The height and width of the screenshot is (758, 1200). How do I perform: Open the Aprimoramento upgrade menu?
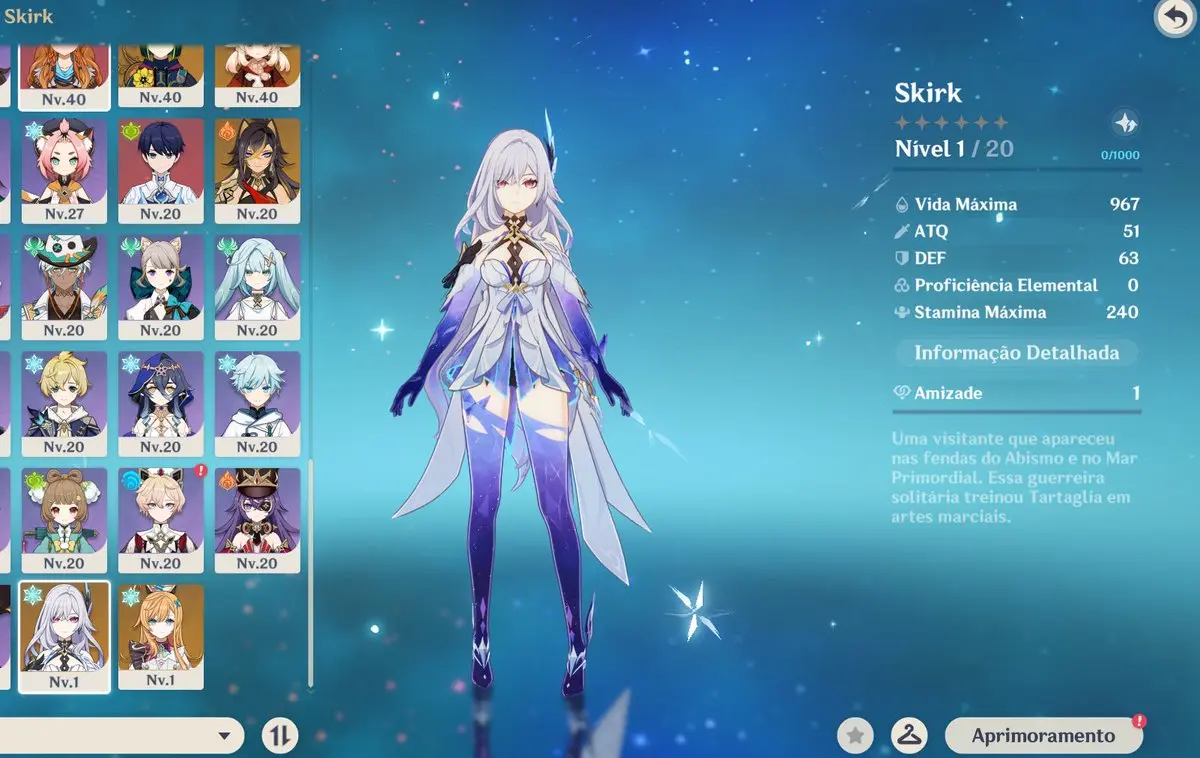(1043, 736)
